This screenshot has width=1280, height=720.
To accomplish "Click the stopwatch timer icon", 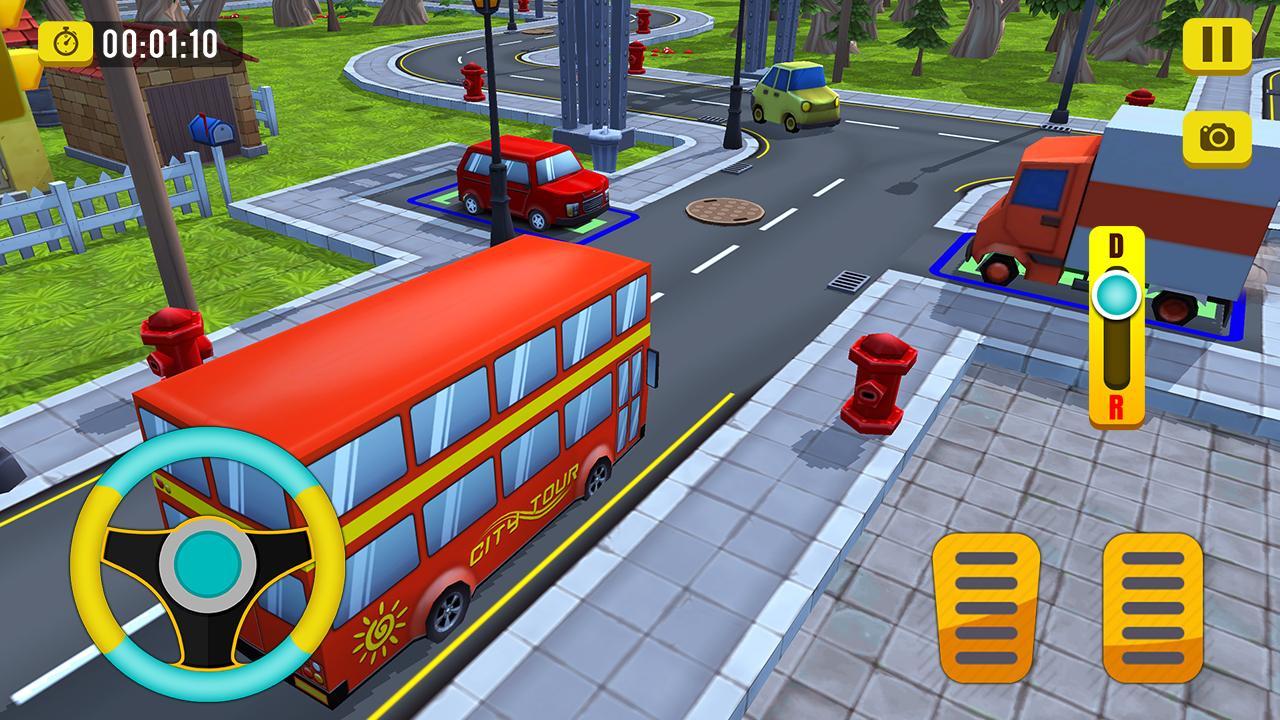I will (66, 42).
